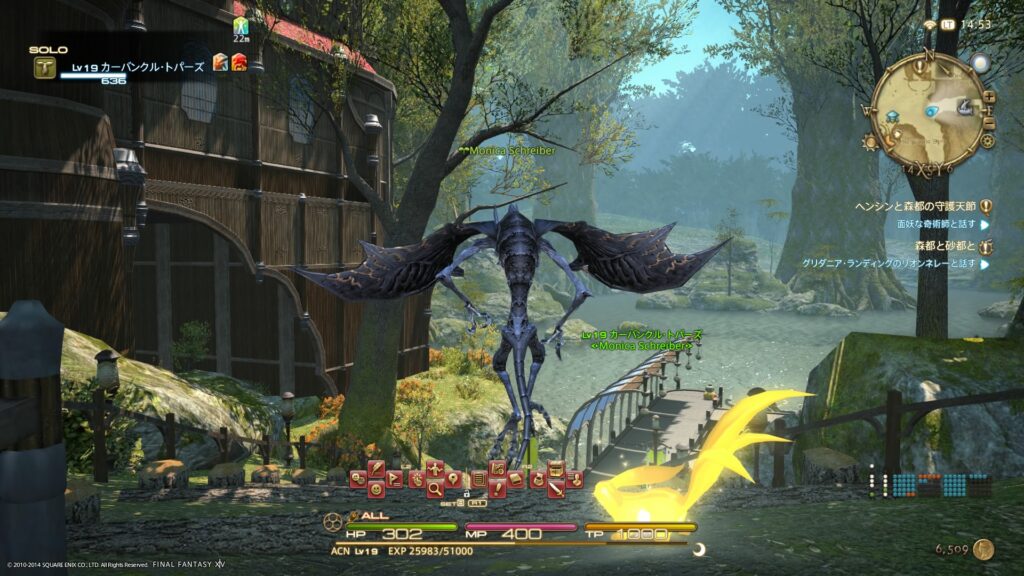Image resolution: width=1024 pixels, height=576 pixels.
Task: Click the sun weather icon beside minimap
Action: click(979, 64)
